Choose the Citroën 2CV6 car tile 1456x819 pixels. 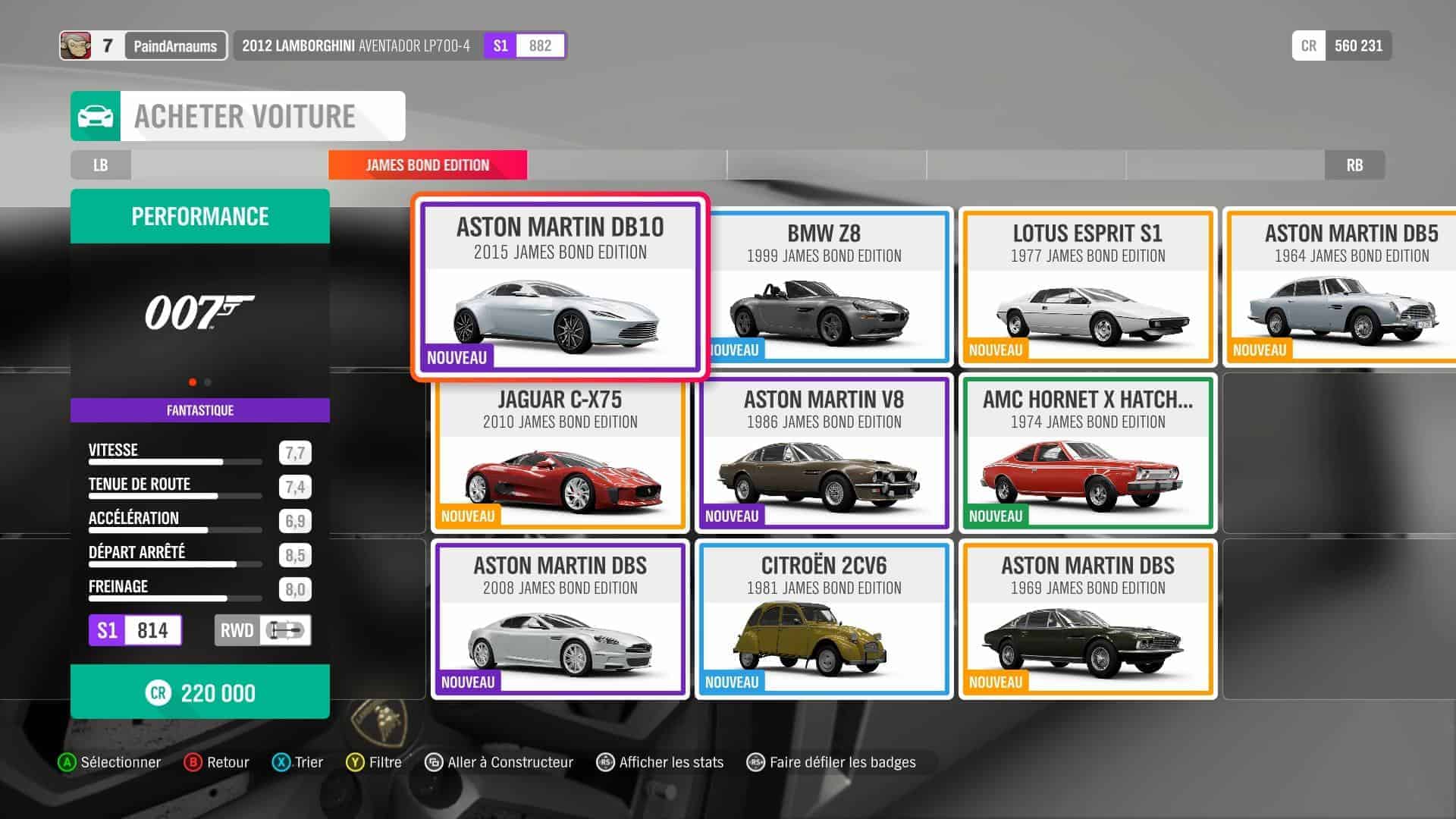(x=824, y=619)
